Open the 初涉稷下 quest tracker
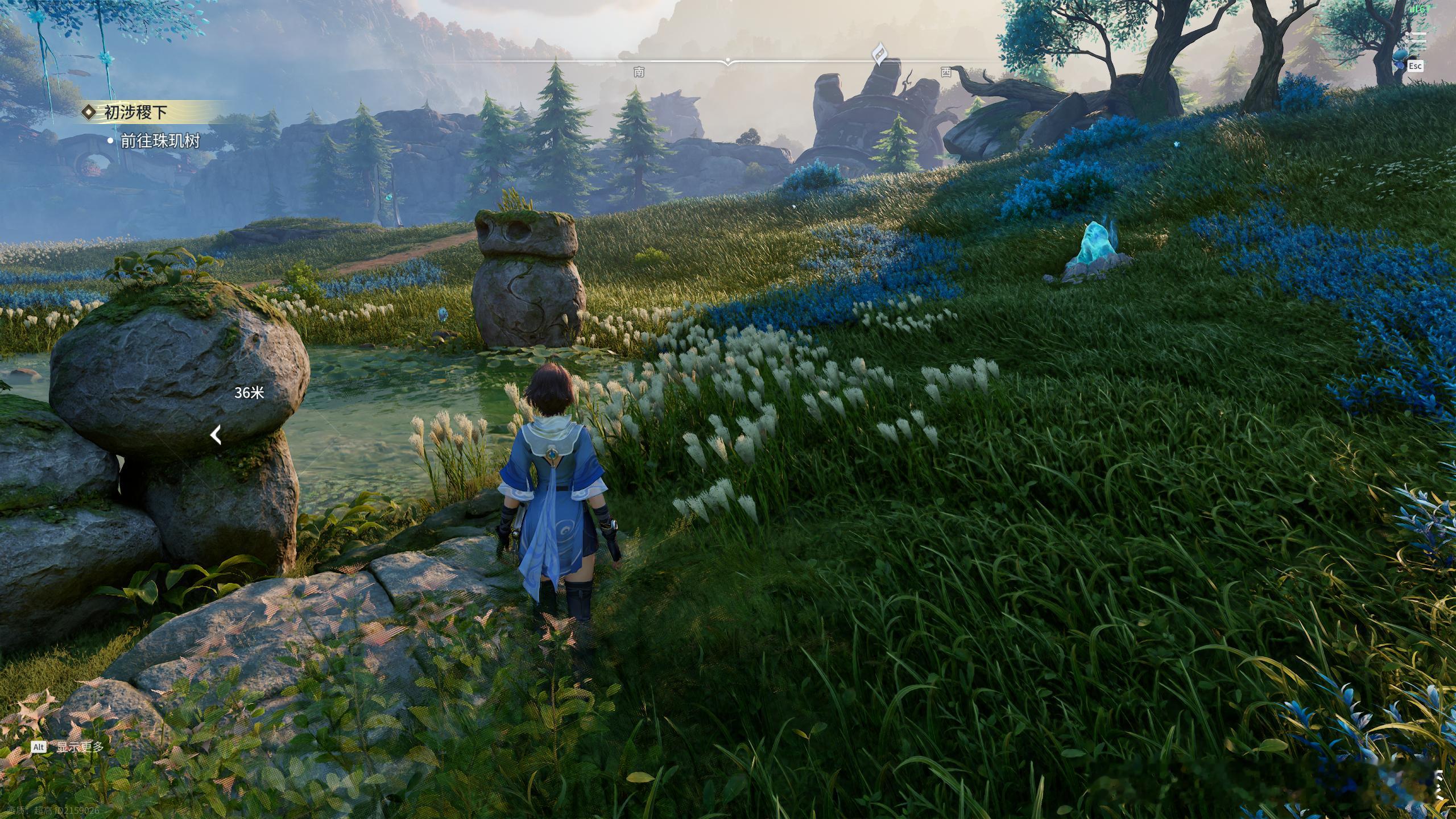This screenshot has width=1456, height=819. 135,113
